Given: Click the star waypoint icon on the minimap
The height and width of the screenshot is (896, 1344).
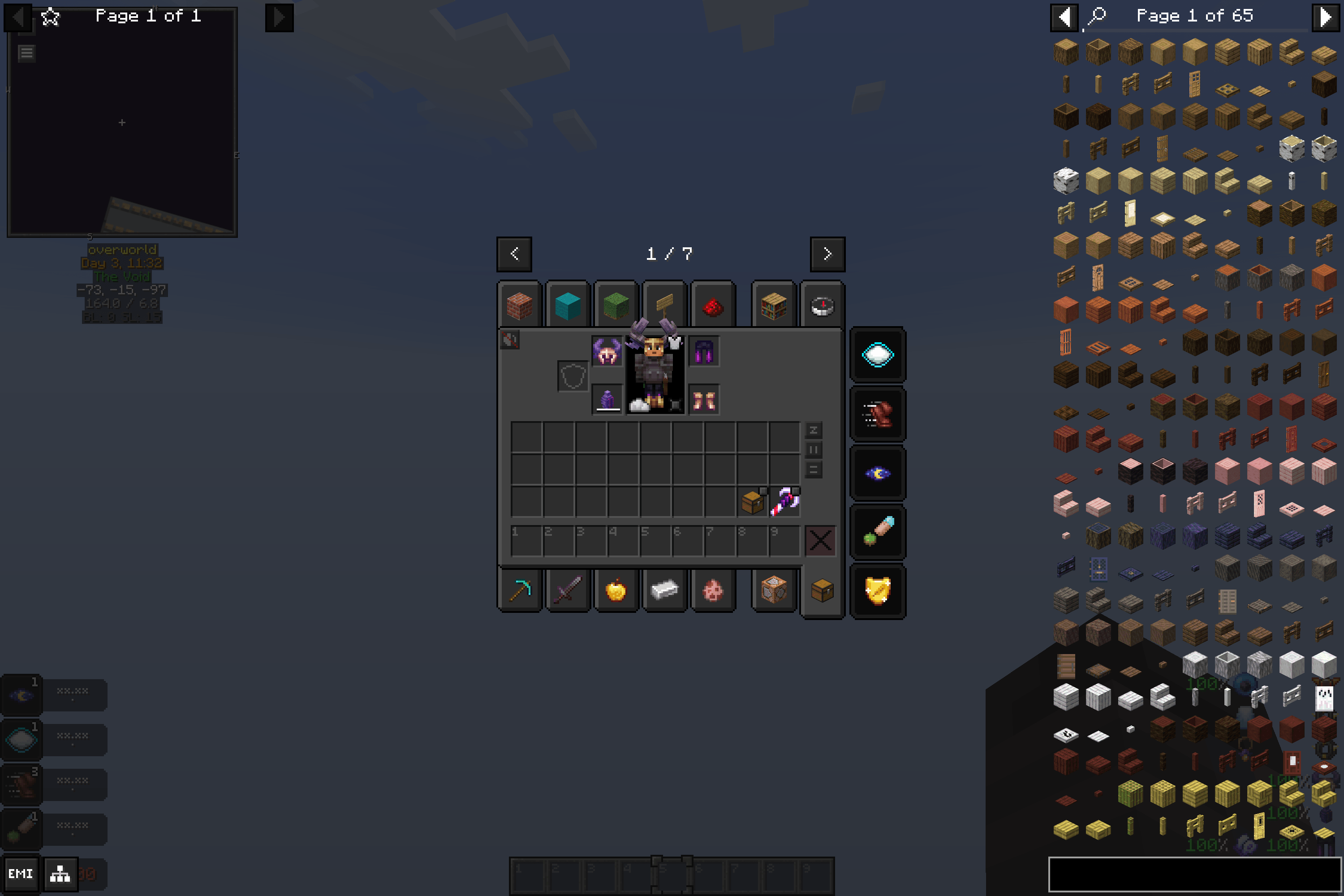Looking at the screenshot, I should click(50, 17).
